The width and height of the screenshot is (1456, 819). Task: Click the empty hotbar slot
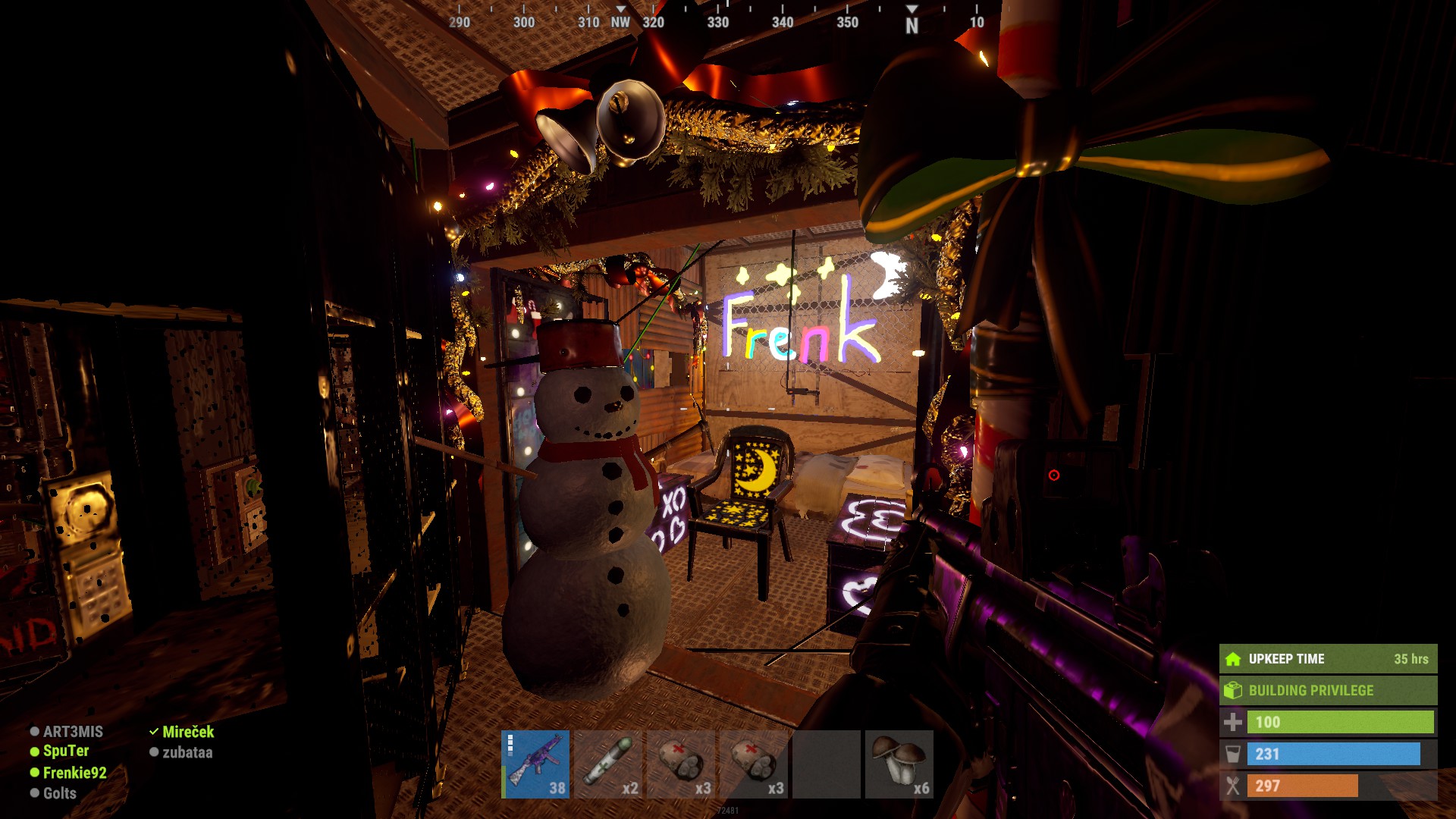coord(826,764)
